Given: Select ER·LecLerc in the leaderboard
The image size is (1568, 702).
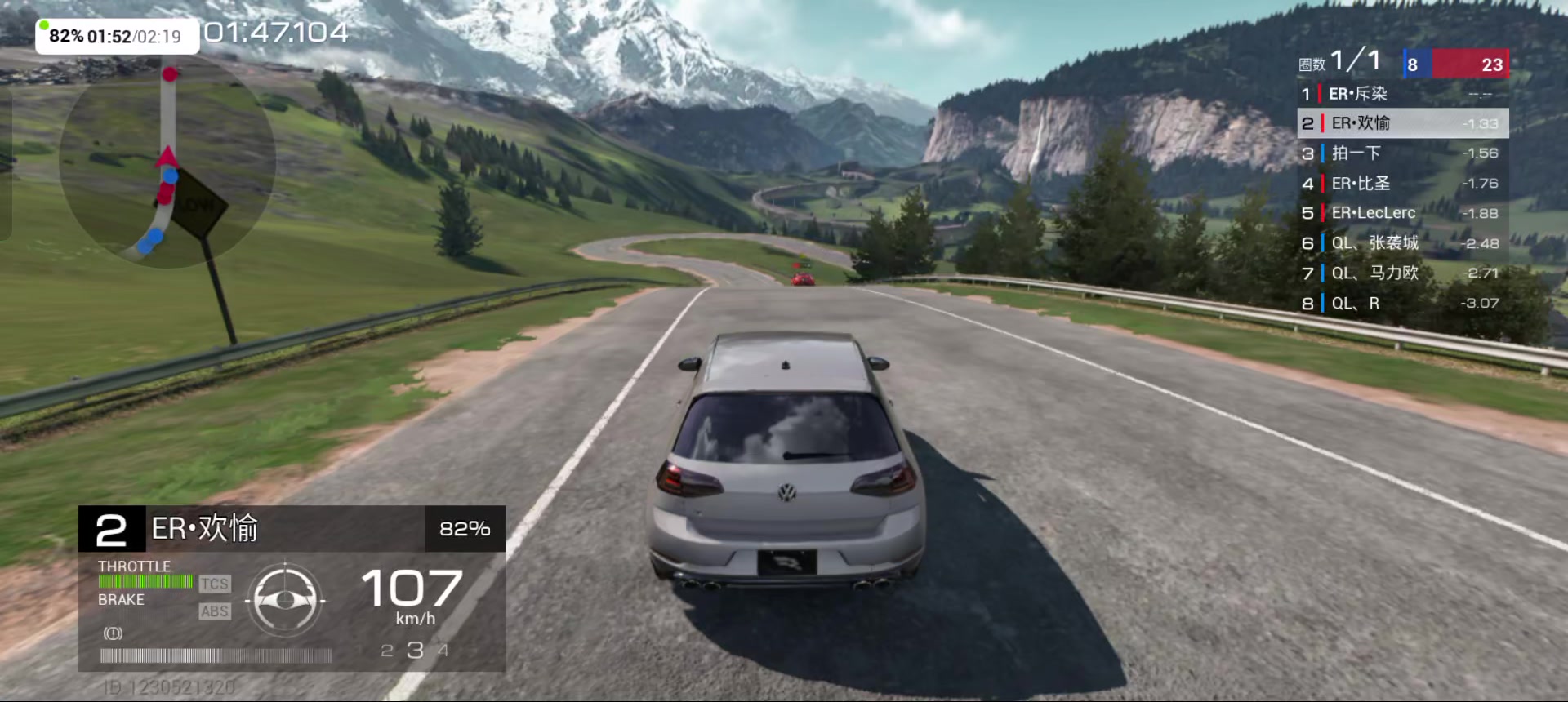Looking at the screenshot, I should pyautogui.click(x=1401, y=213).
